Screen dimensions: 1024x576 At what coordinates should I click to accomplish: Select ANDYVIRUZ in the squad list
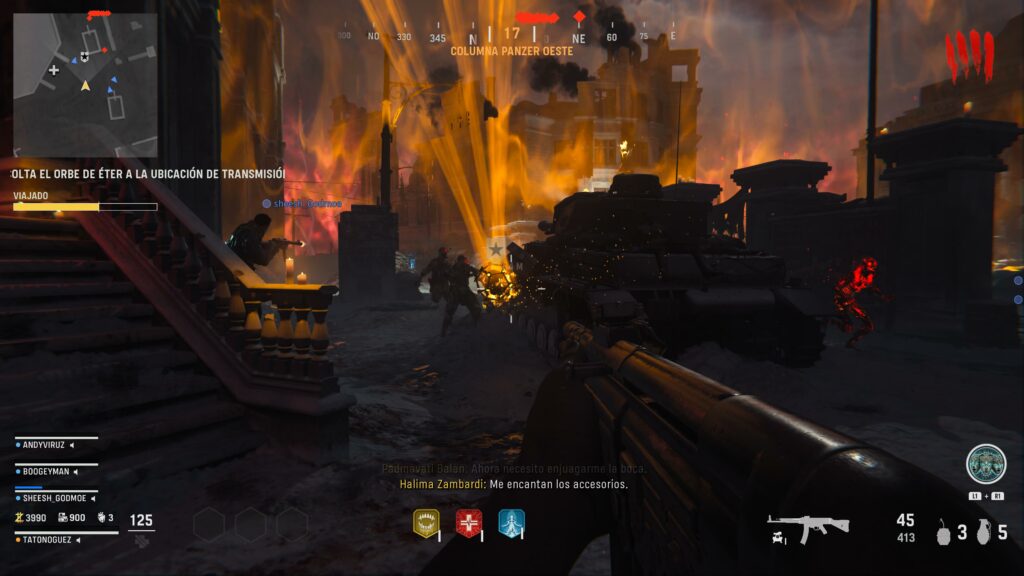(x=57, y=444)
